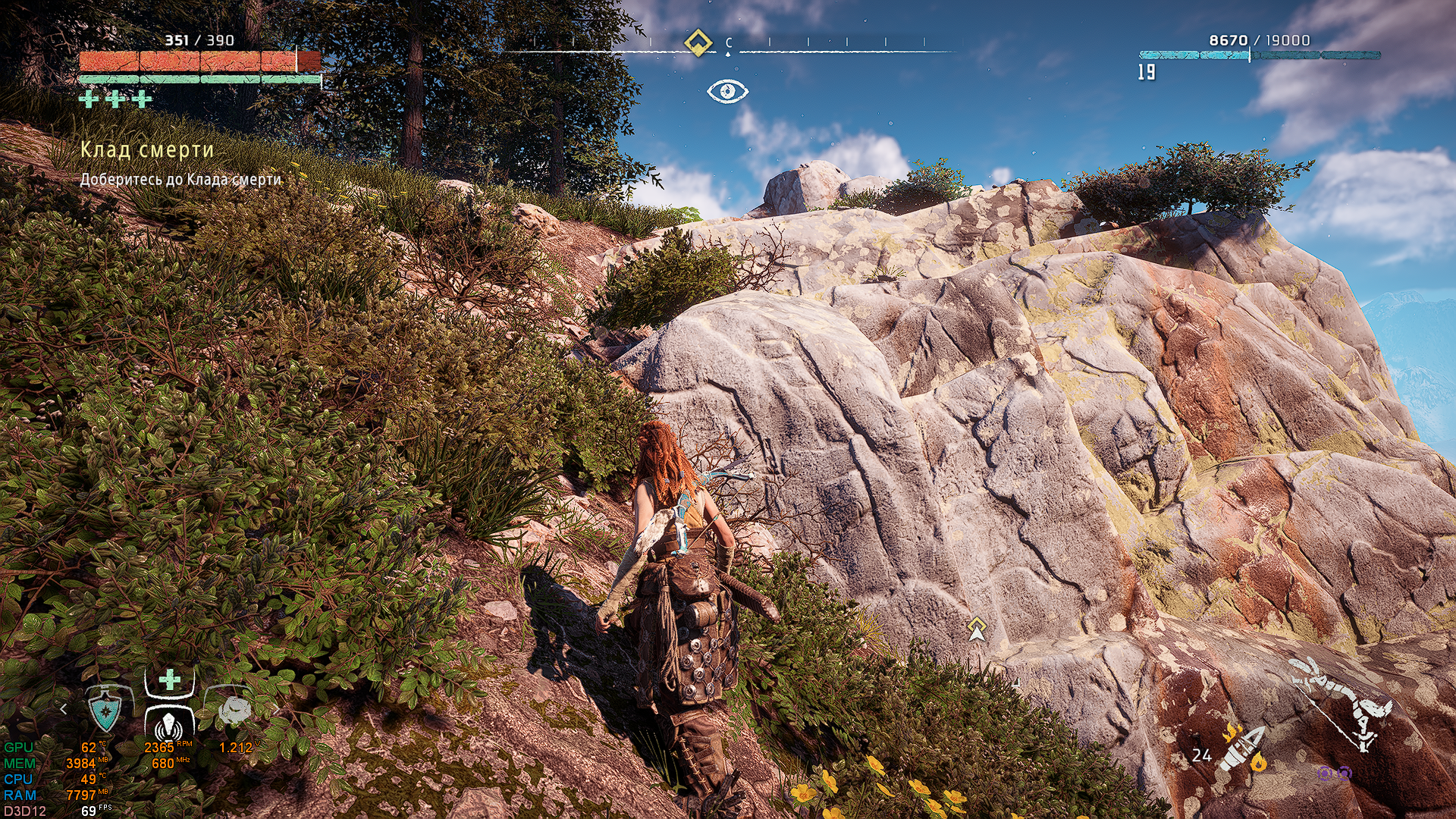1456x819 pixels.
Task: Select the teal resist potion slot
Action: (x=105, y=711)
